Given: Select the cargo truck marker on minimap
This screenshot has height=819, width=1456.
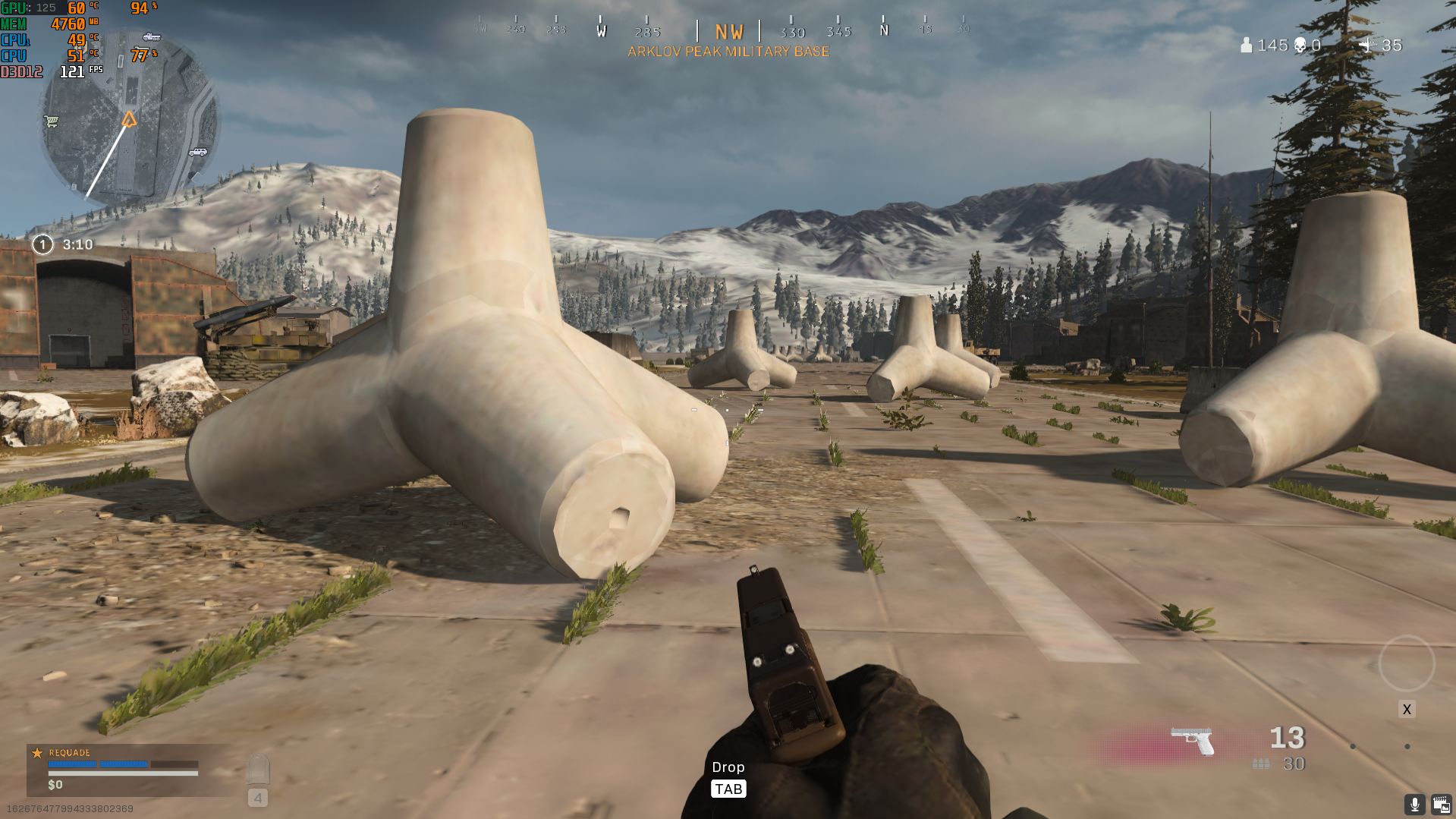Looking at the screenshot, I should (x=152, y=36).
